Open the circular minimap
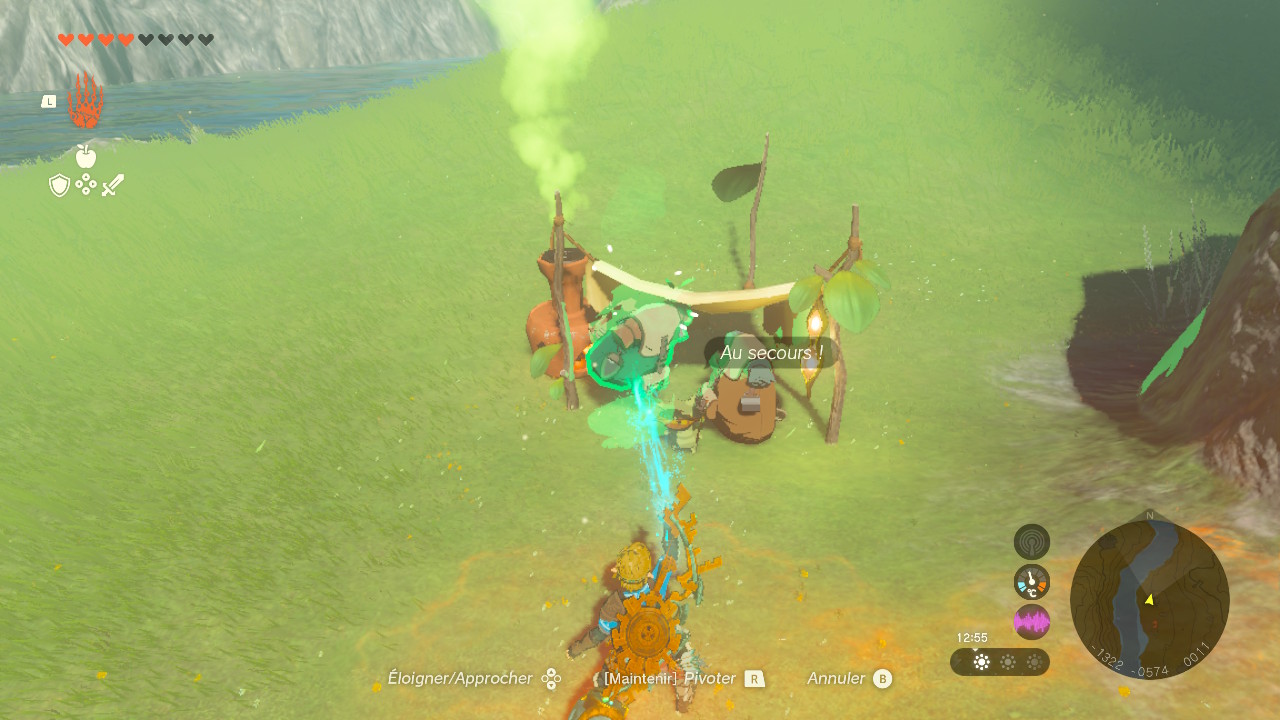This screenshot has height=720, width=1280. tap(1149, 599)
